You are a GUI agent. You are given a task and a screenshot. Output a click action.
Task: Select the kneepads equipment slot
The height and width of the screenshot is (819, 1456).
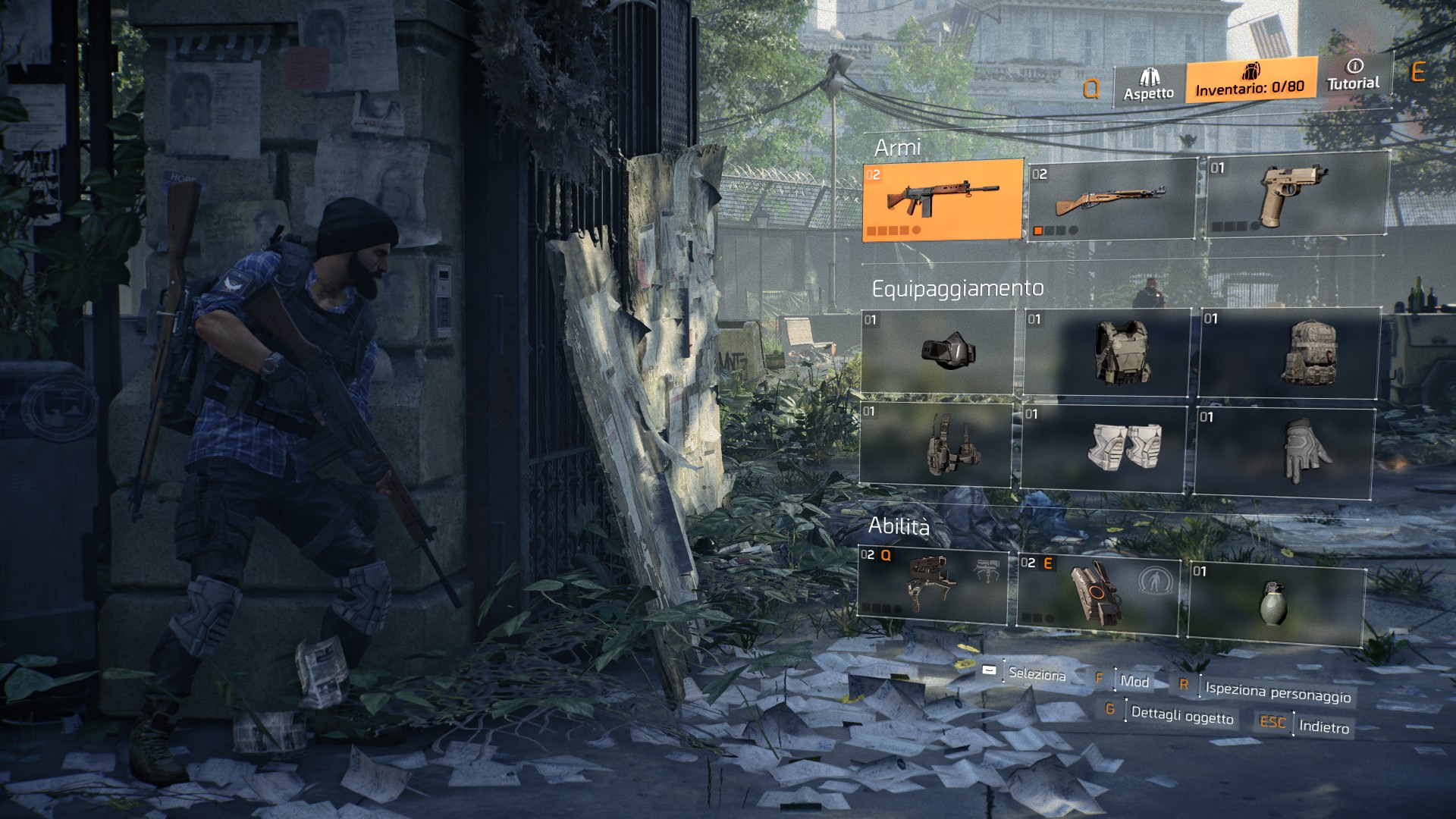[1103, 448]
